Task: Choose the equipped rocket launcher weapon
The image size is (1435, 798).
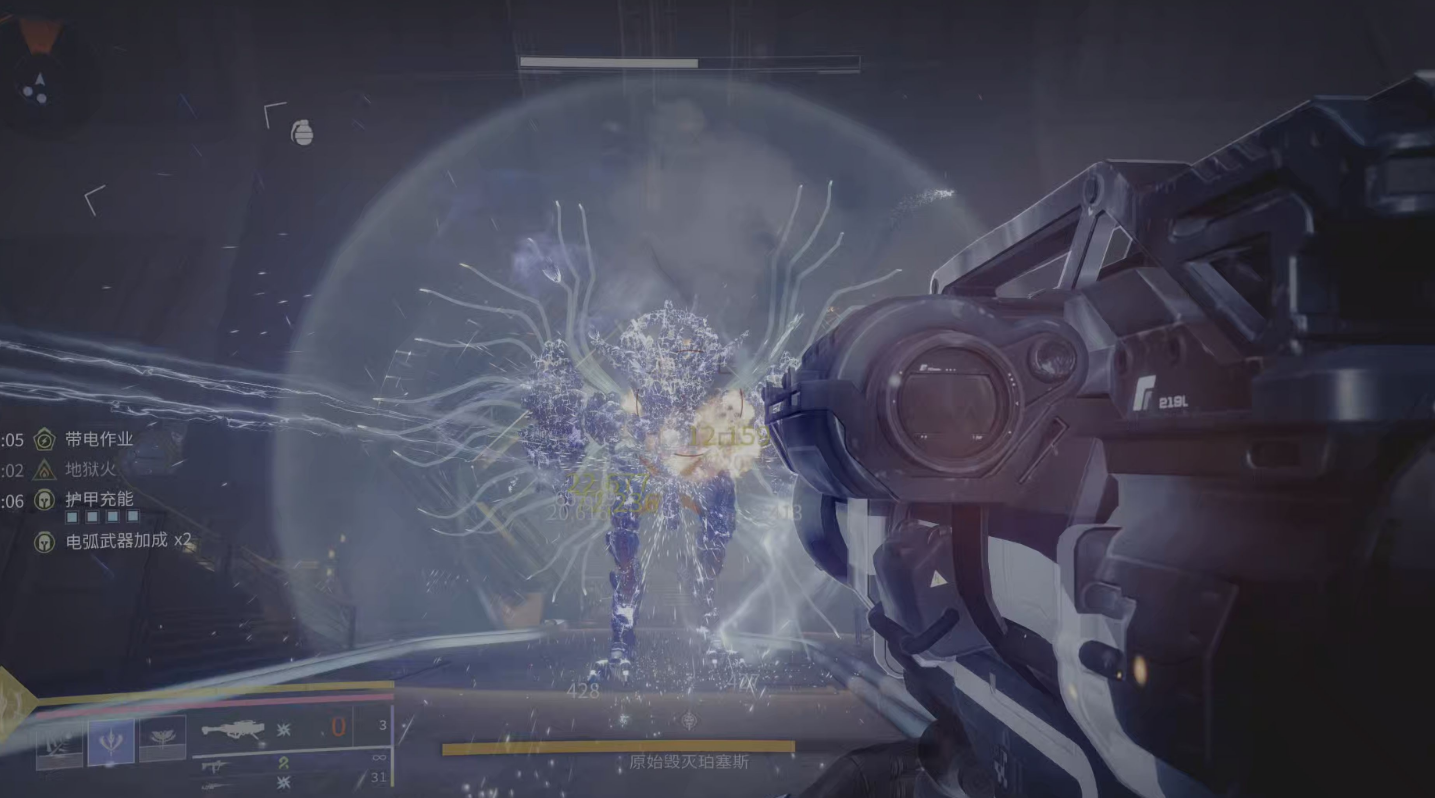Action: click(233, 731)
